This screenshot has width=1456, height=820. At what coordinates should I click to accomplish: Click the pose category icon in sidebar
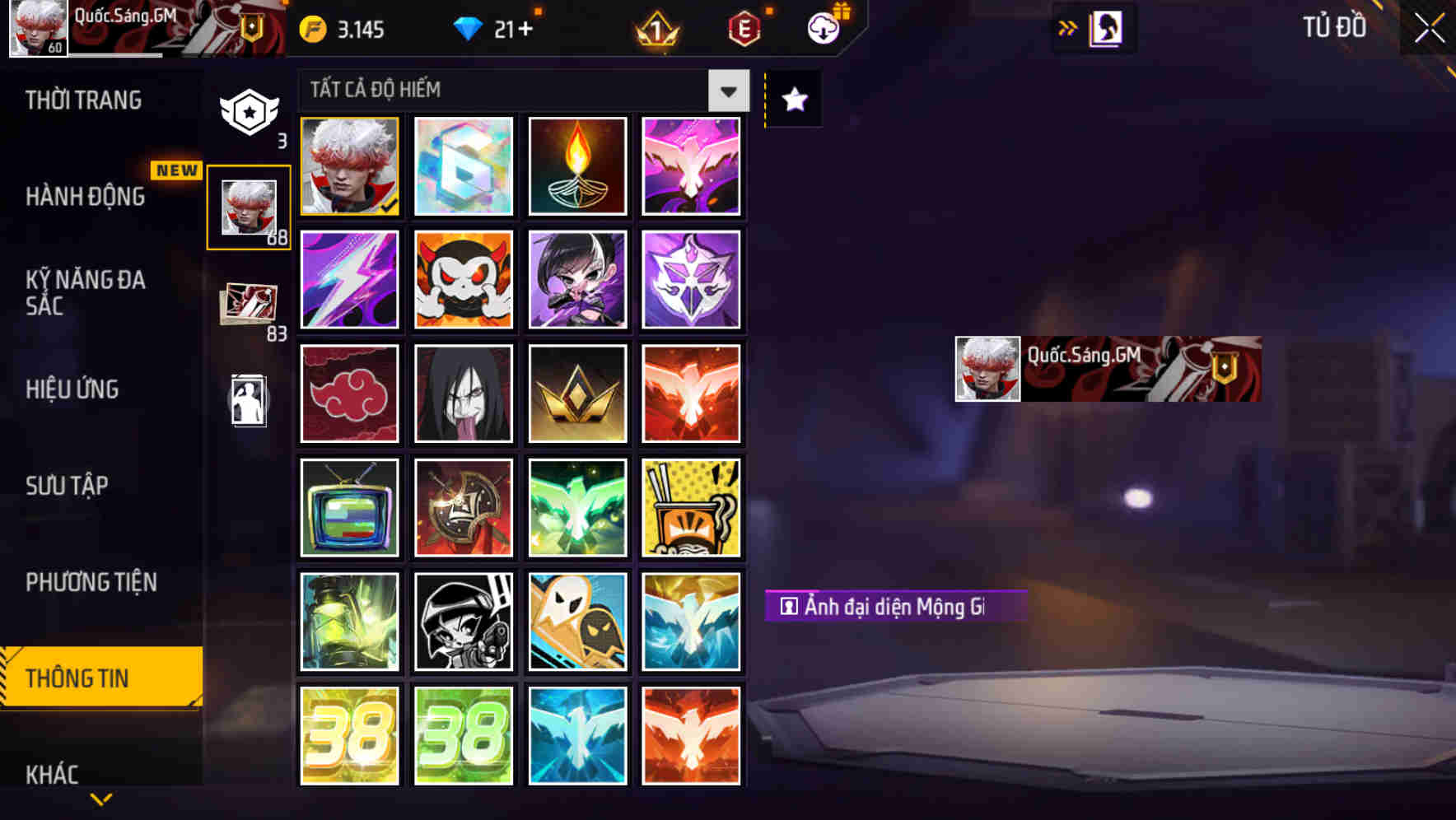coord(250,401)
